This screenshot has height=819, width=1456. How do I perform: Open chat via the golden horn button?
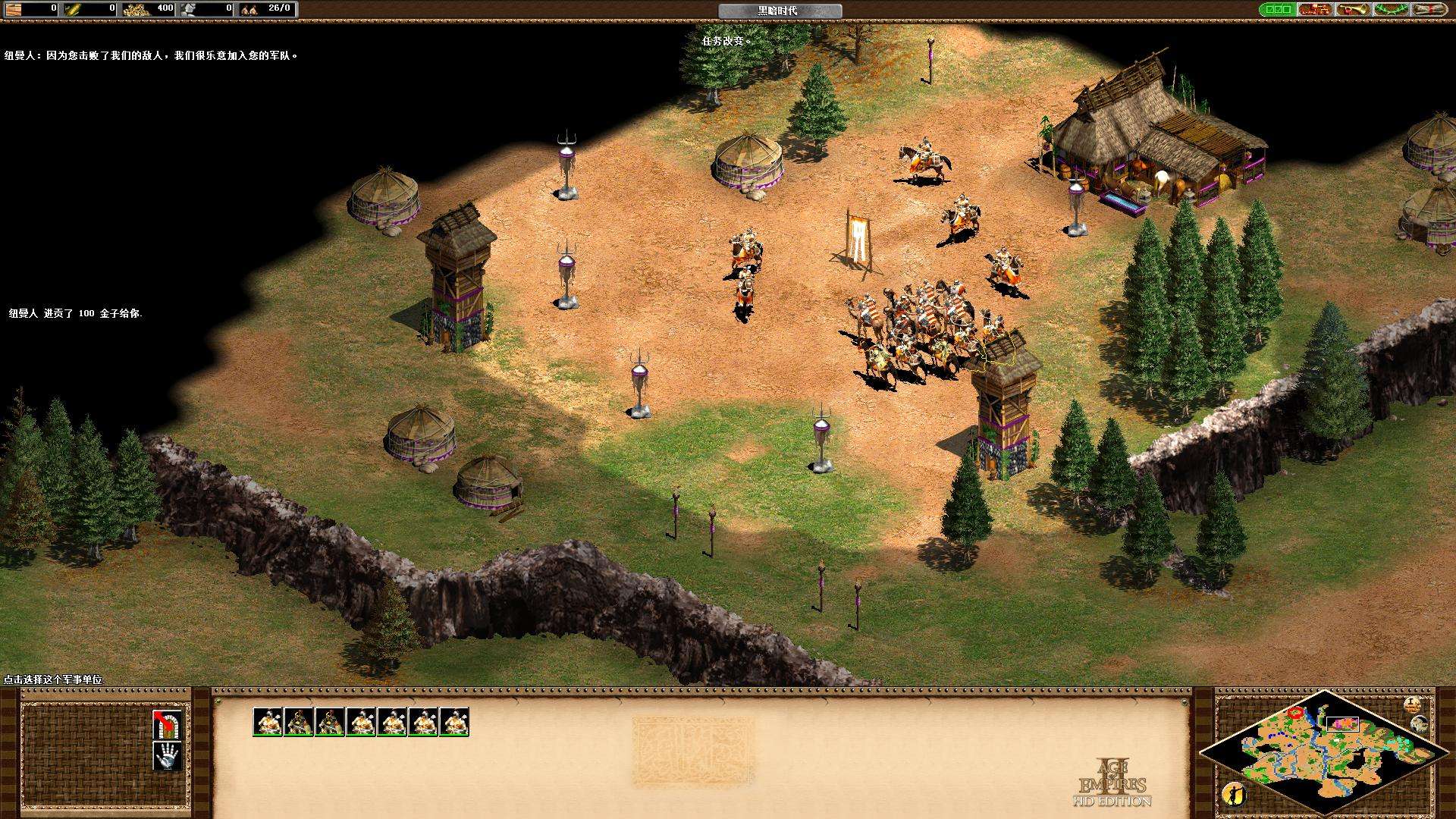1352,10
